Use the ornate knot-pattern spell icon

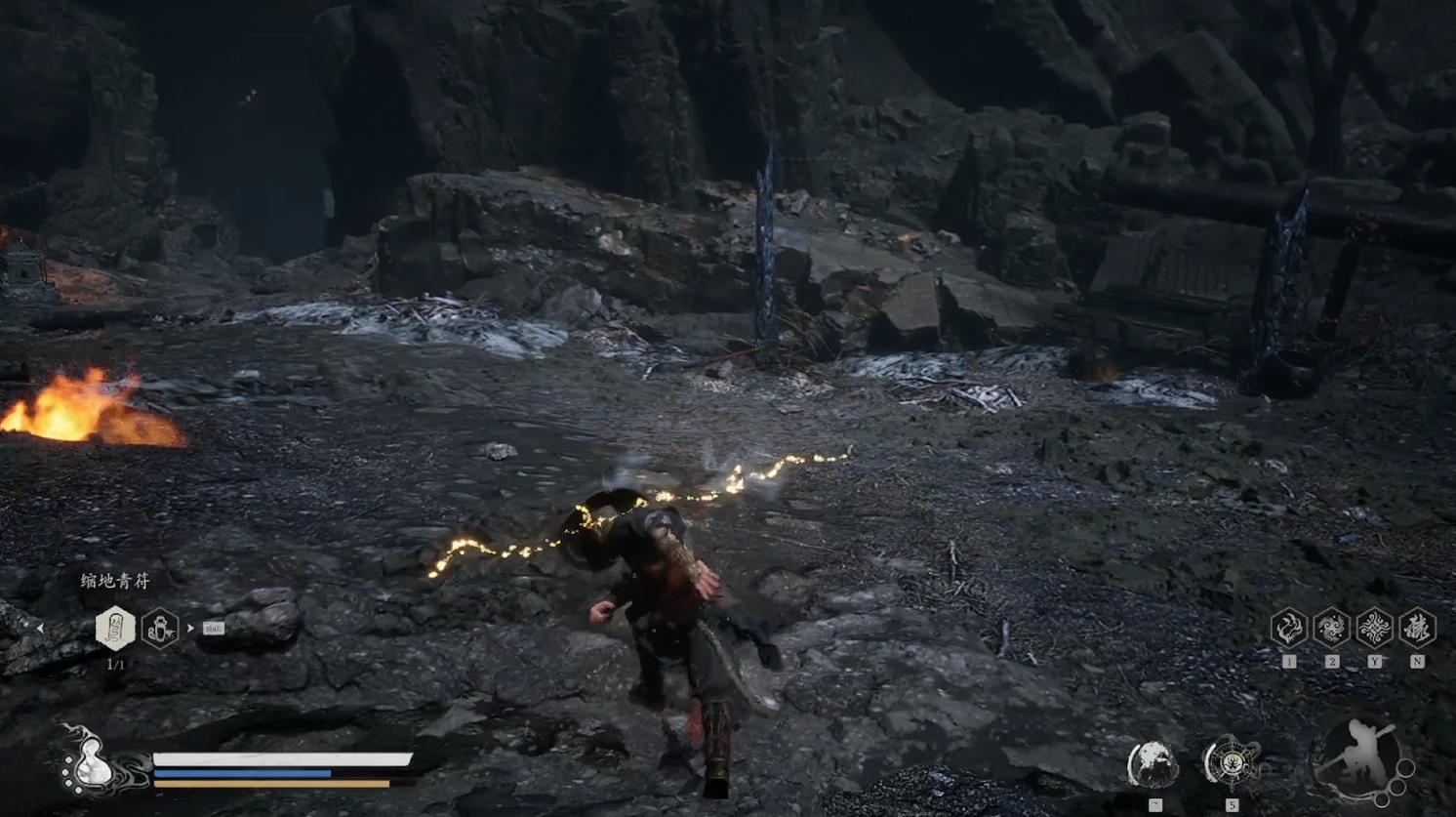1374,628
